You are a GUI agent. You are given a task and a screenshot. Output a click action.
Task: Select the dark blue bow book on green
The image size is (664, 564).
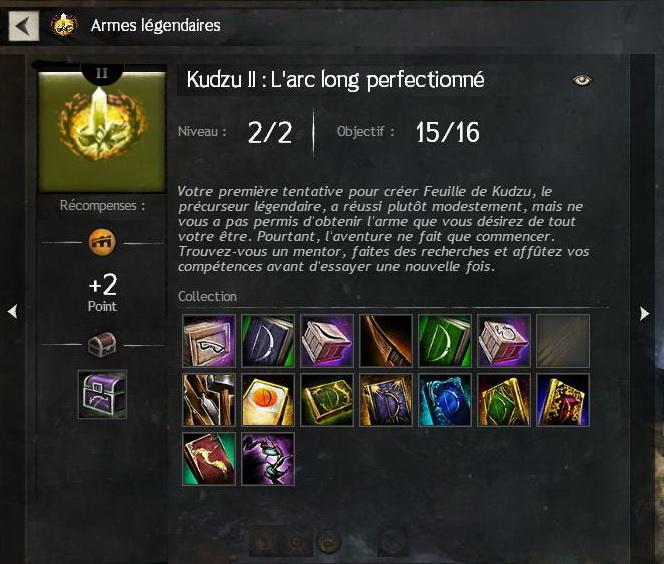coord(268,341)
